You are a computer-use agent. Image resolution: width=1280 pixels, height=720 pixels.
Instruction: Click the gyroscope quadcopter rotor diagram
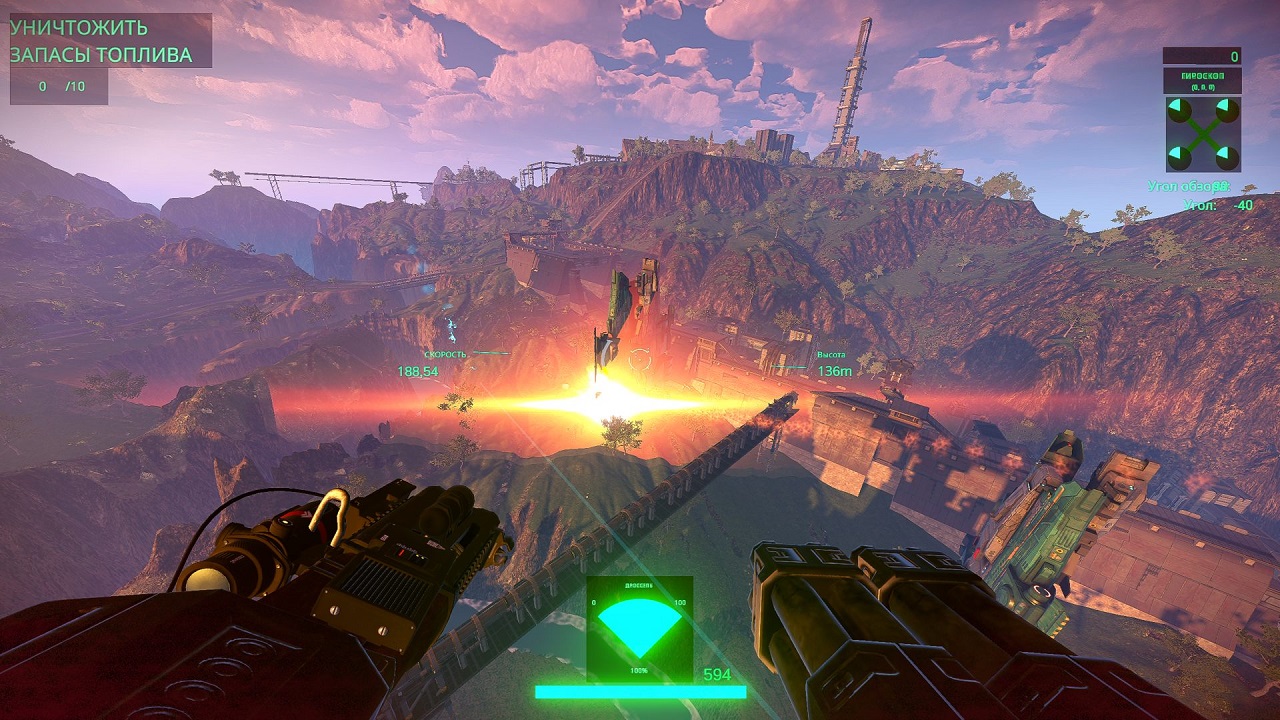tap(1202, 134)
